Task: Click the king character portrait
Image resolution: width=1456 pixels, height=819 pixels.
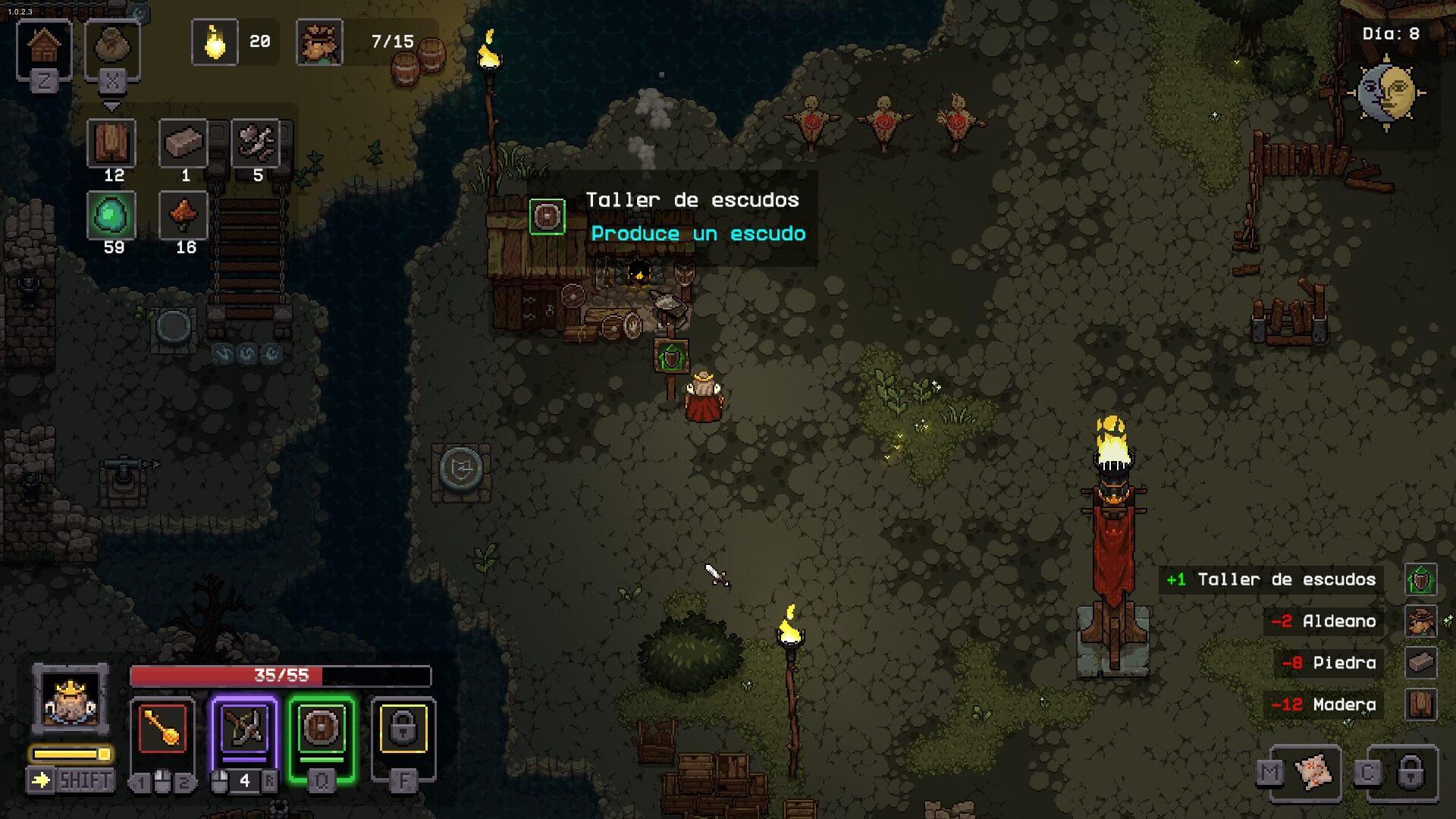Action: click(71, 699)
